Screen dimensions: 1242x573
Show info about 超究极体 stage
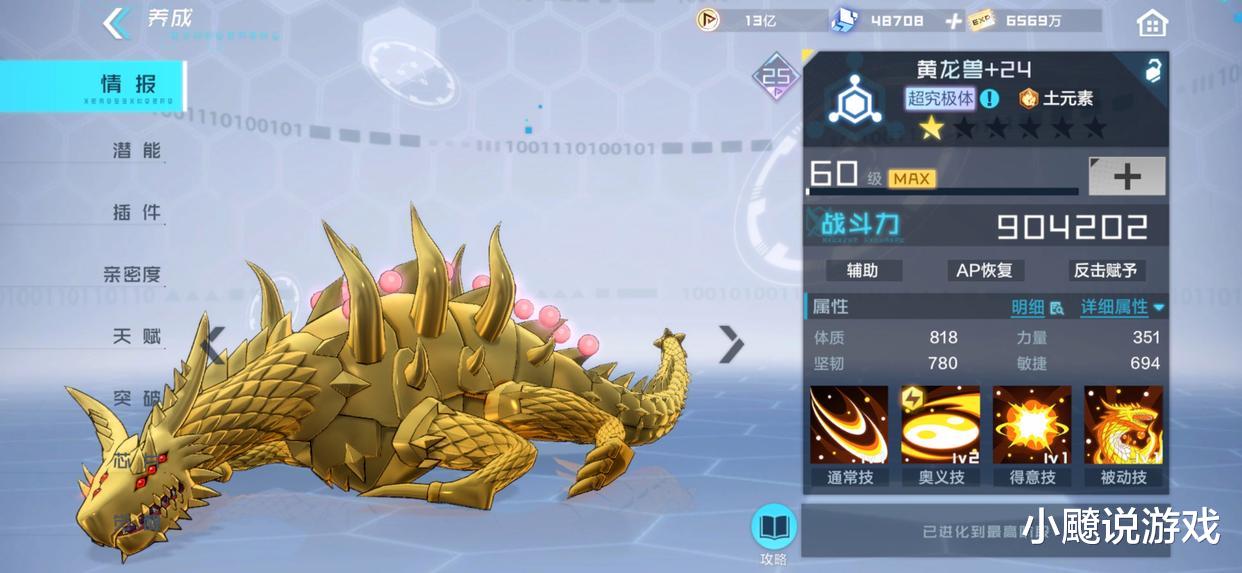click(x=989, y=98)
